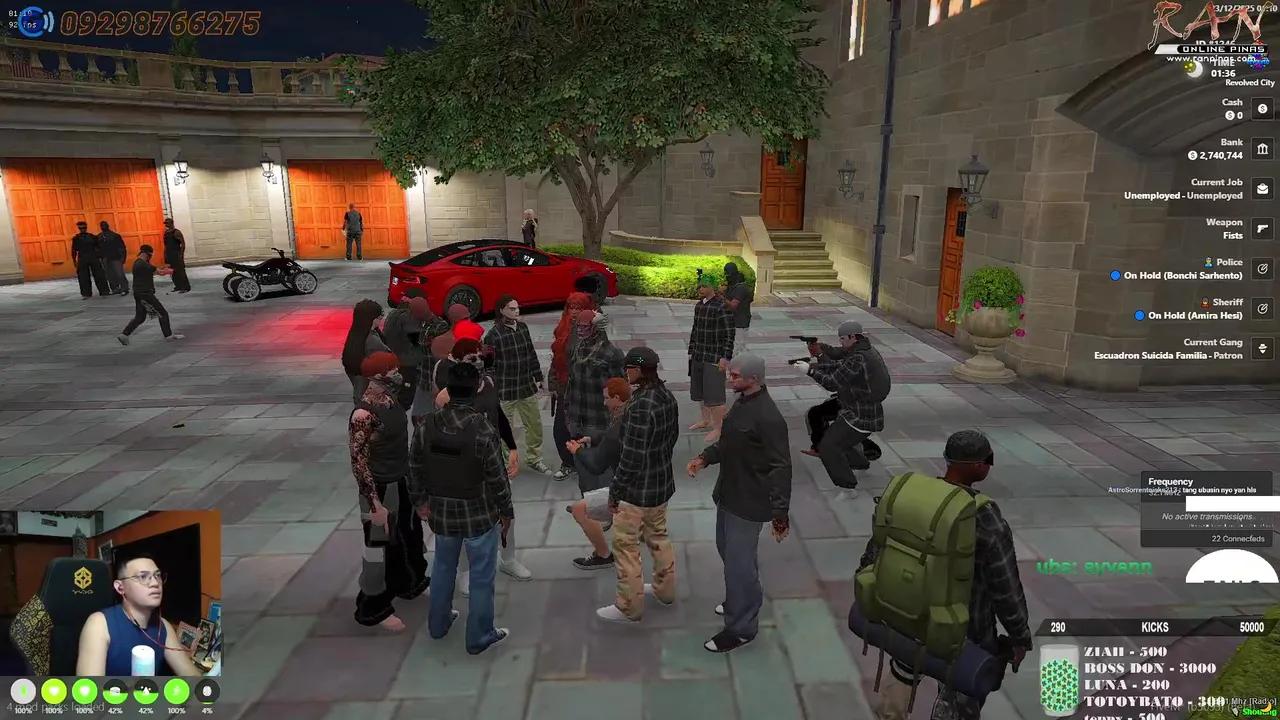Click the thirst water drop icon
The width and height of the screenshot is (1280, 720).
pos(144,691)
